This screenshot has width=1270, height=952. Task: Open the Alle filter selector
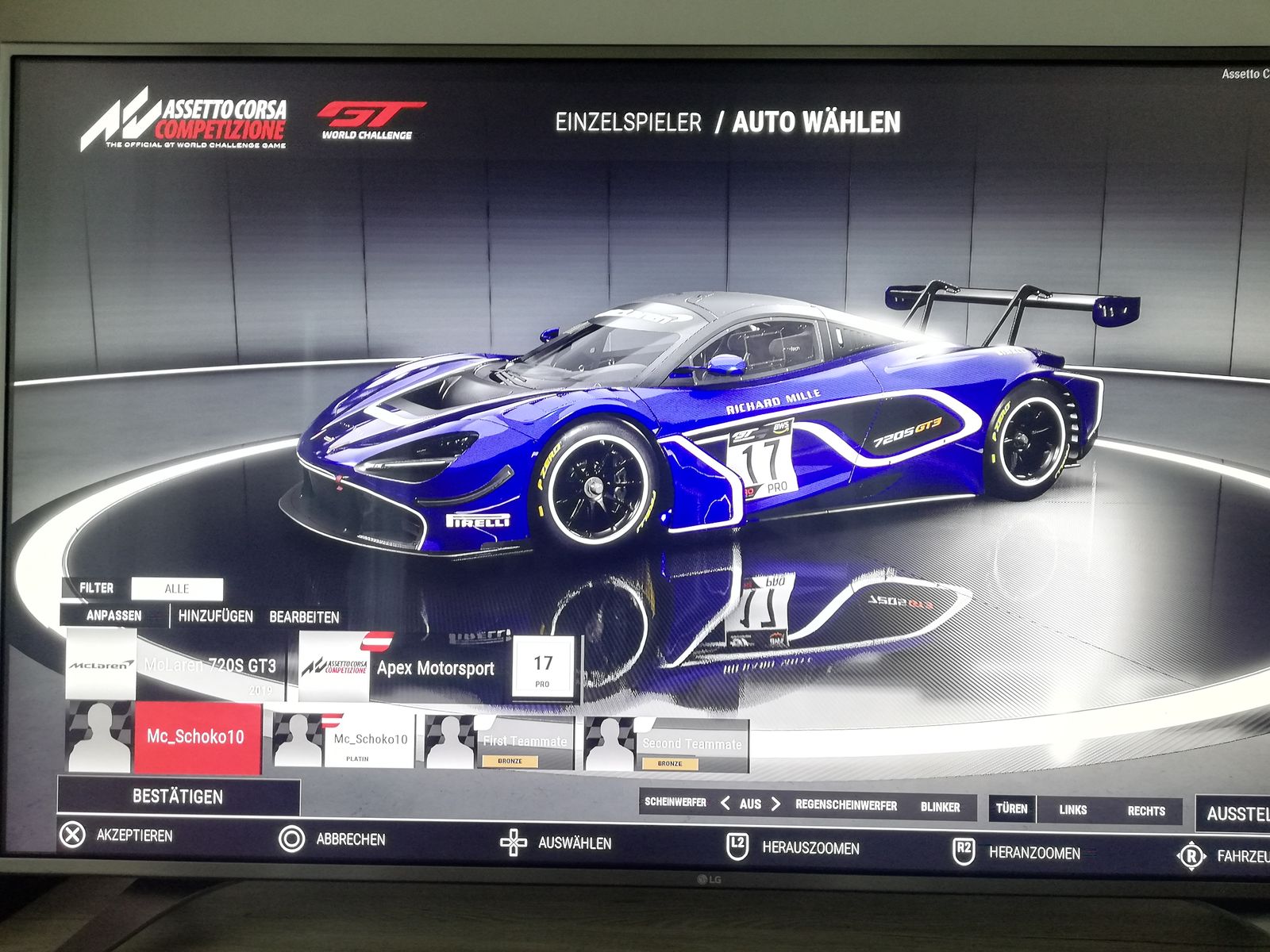[x=177, y=589]
